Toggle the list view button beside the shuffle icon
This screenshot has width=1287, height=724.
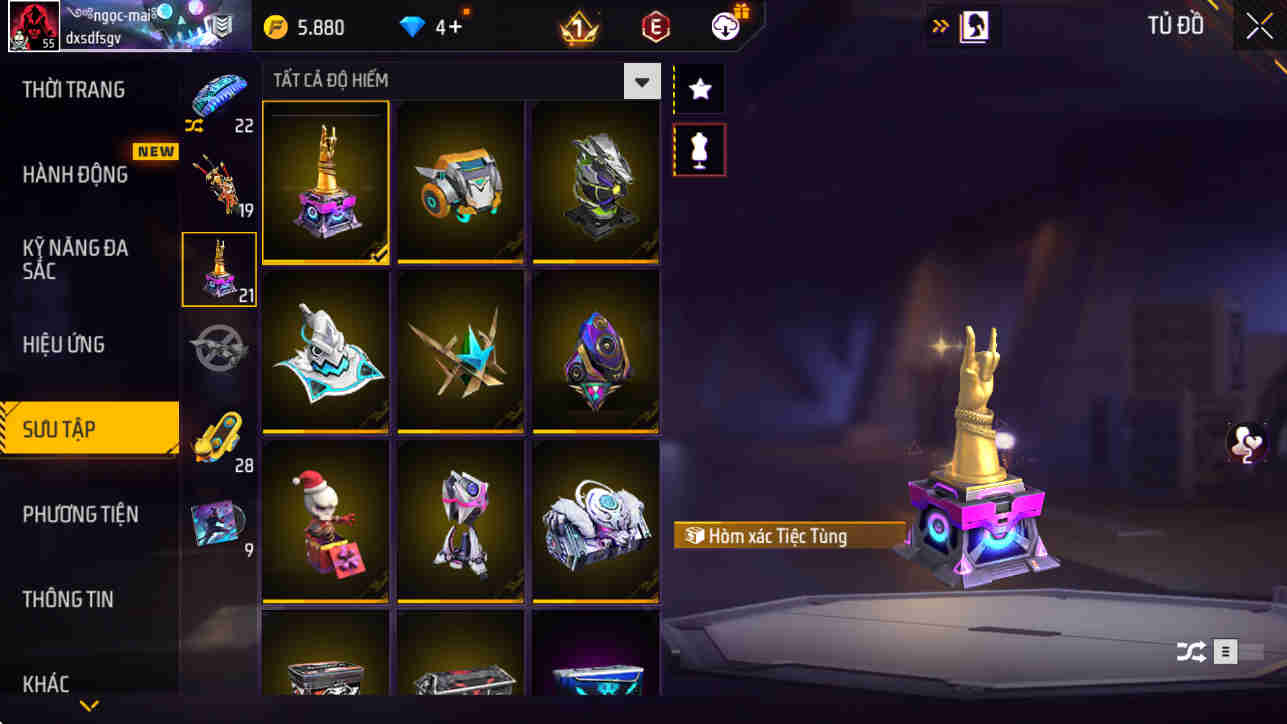click(x=1224, y=651)
